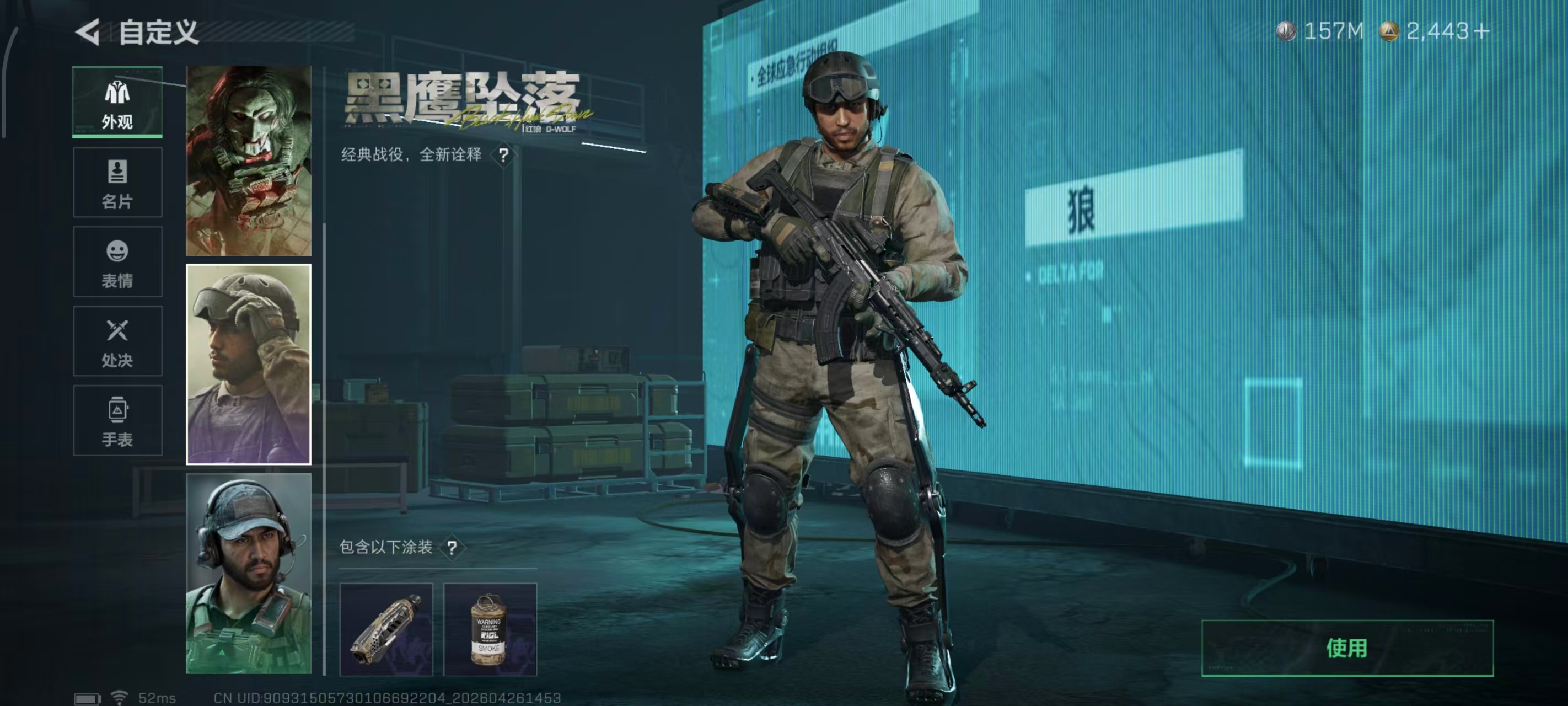Open the 手表 watch customization icon

coord(117,420)
